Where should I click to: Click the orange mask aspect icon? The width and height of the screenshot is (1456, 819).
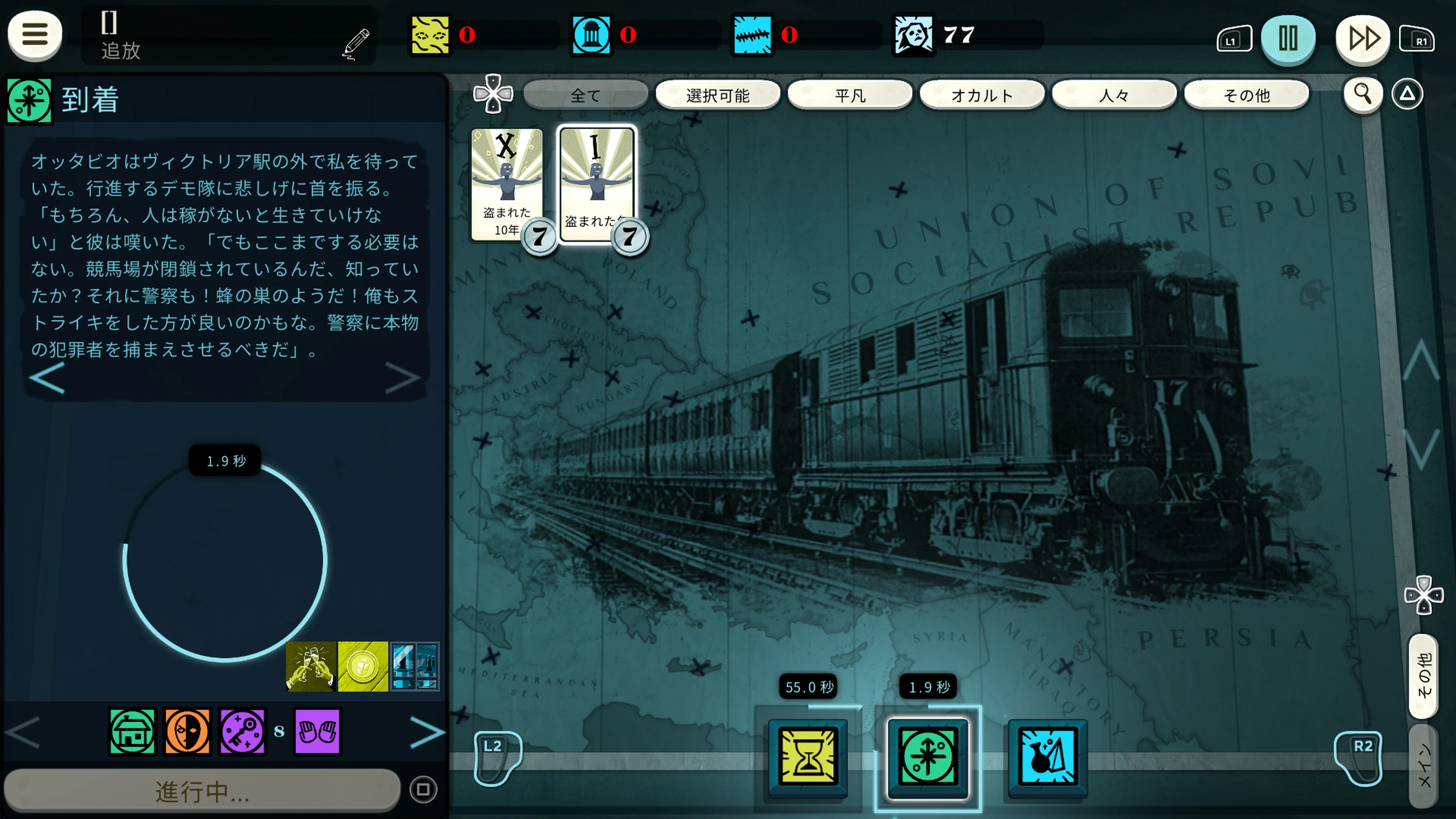point(187,732)
